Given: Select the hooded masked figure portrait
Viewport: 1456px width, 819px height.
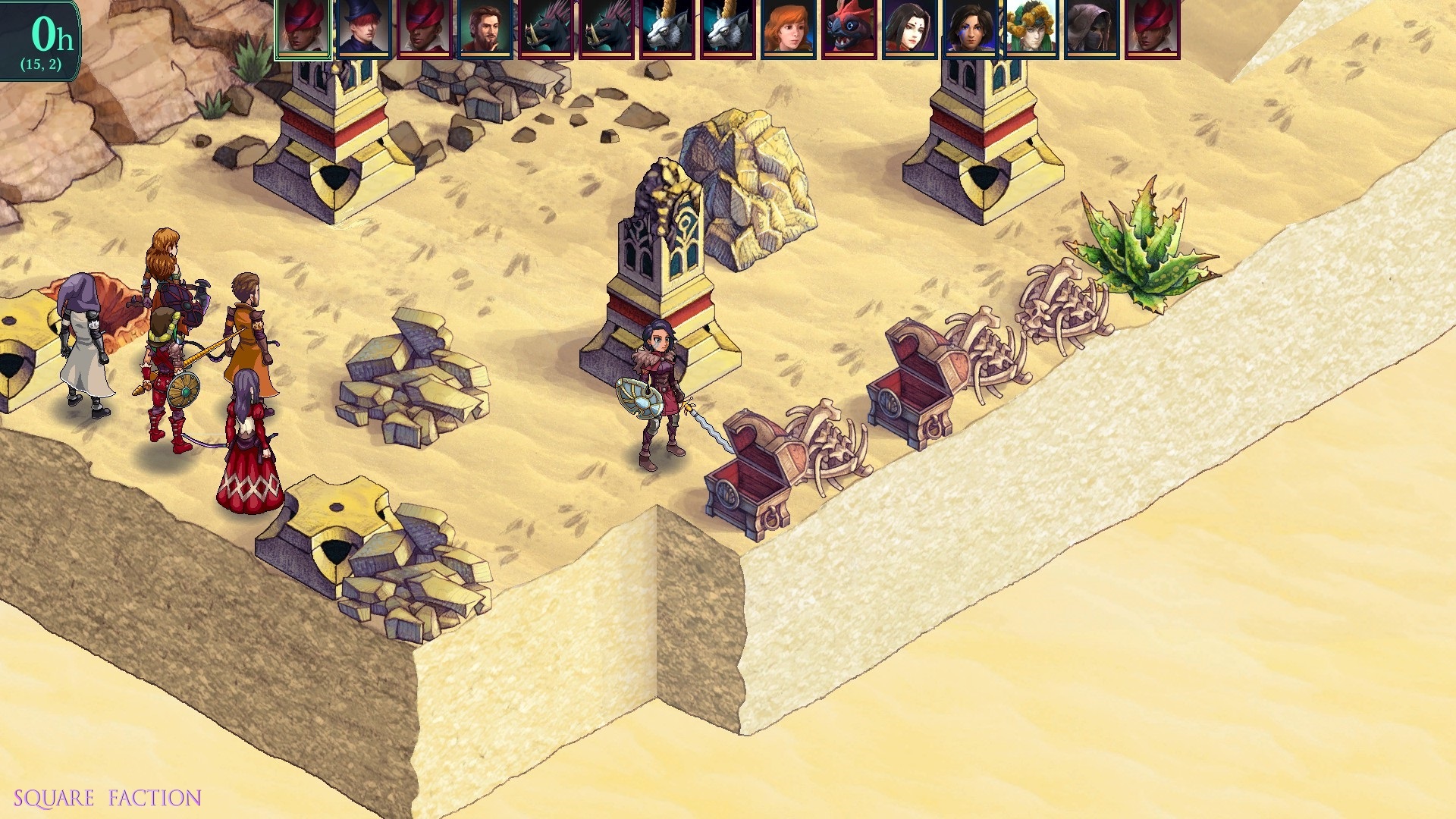Looking at the screenshot, I should click(1092, 28).
